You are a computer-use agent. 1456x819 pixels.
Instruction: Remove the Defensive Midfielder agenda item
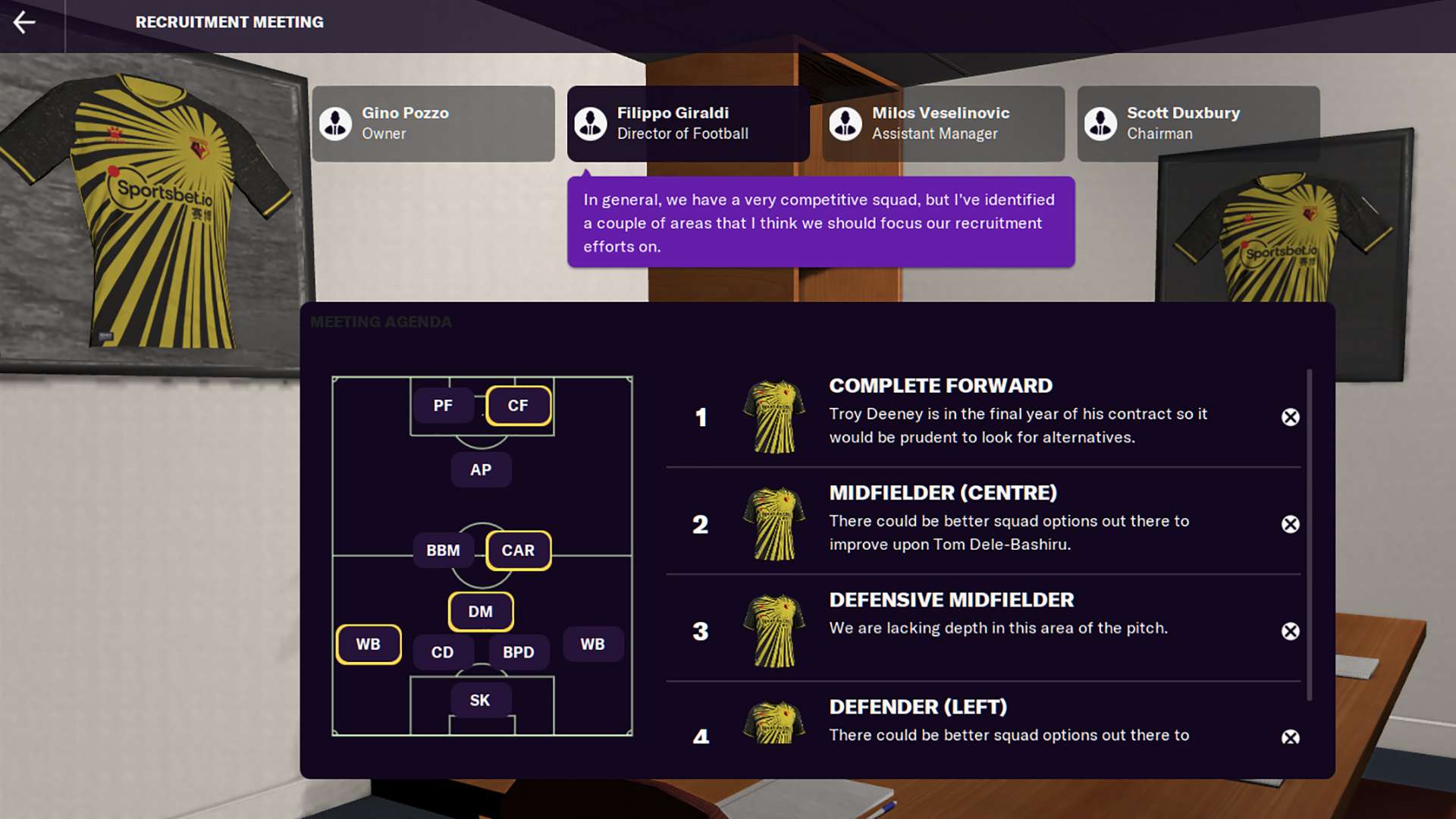[x=1290, y=631]
